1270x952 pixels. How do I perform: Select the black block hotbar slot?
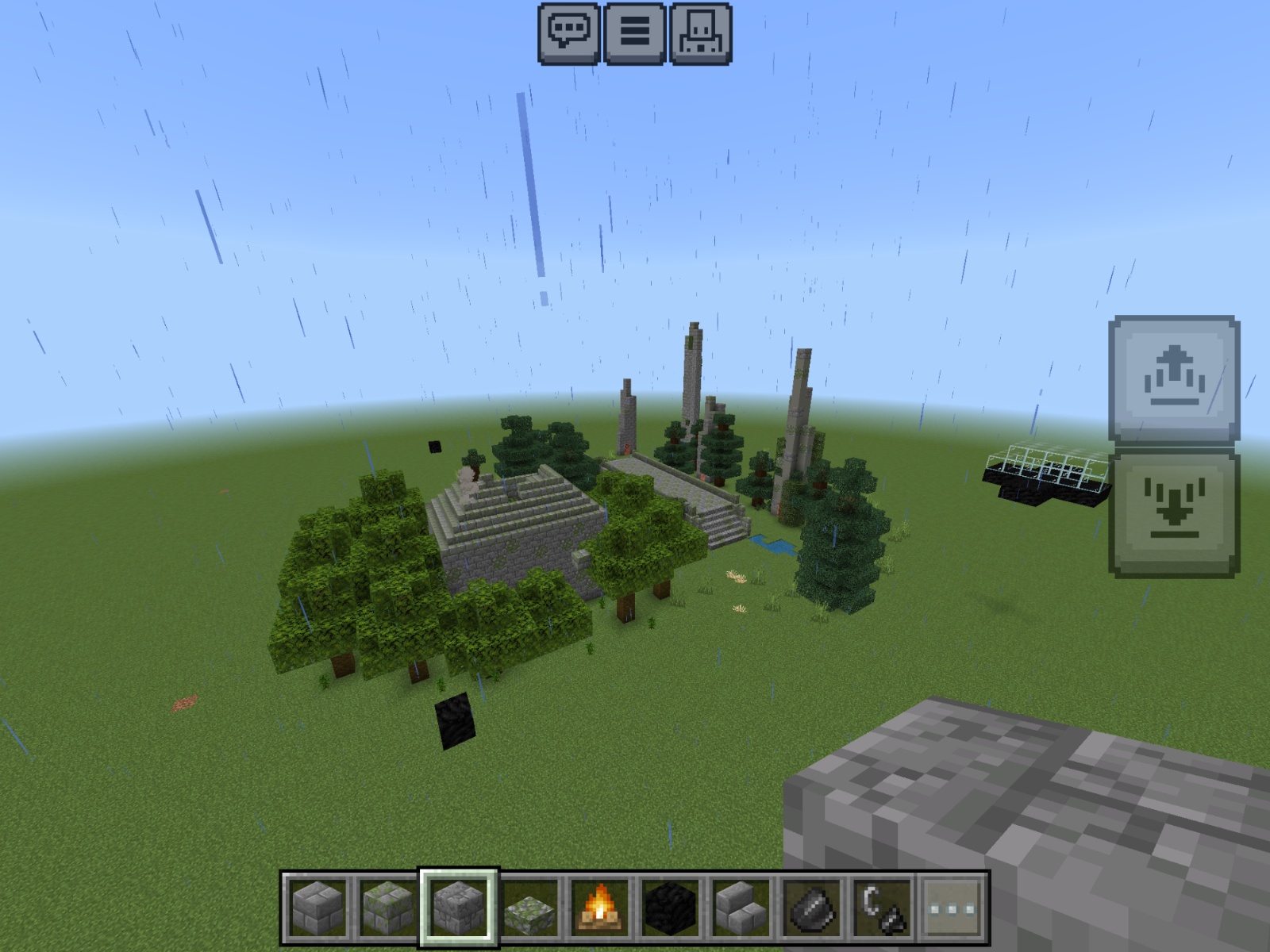coord(671,908)
